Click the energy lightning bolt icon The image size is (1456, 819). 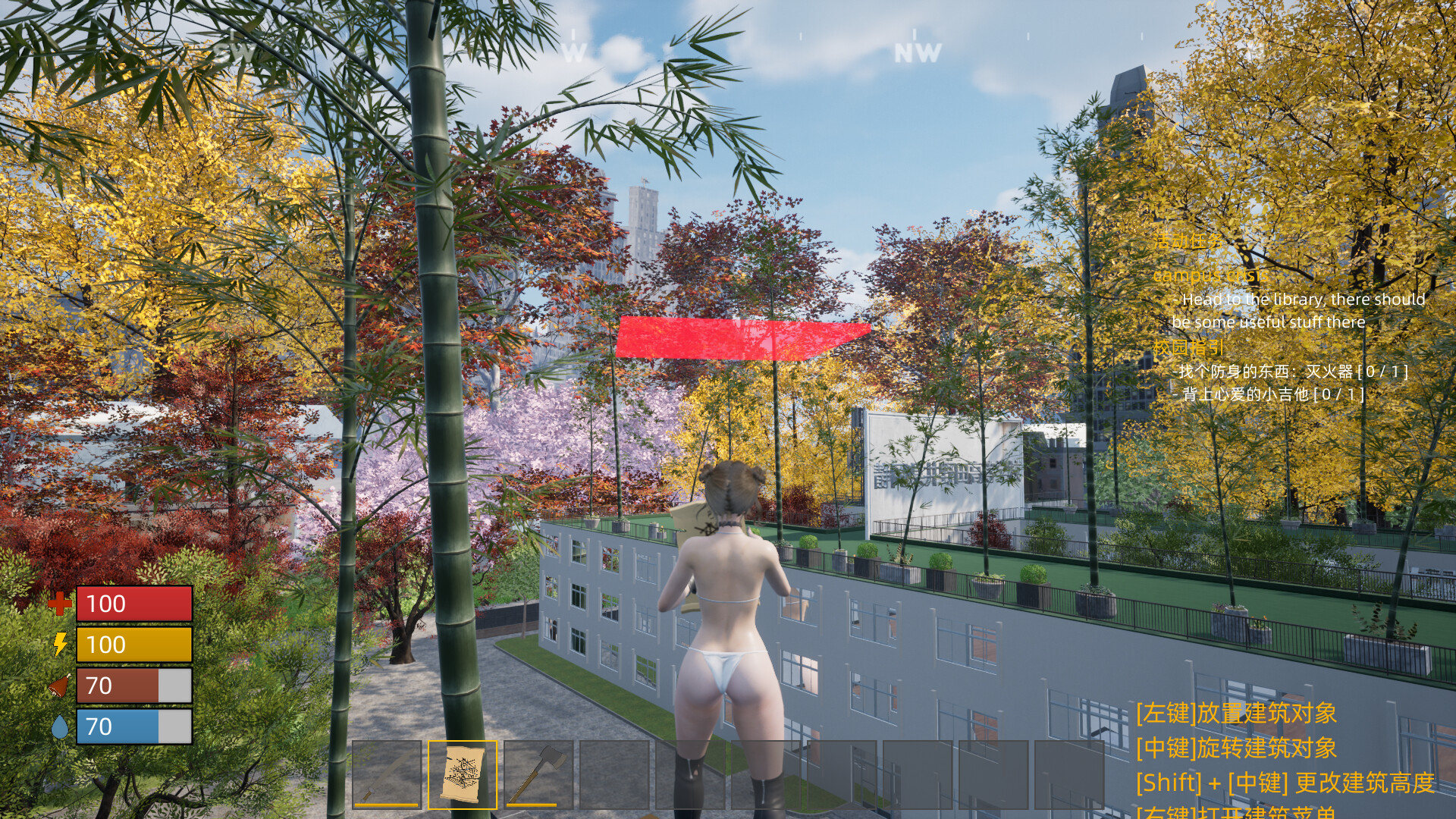click(x=59, y=645)
